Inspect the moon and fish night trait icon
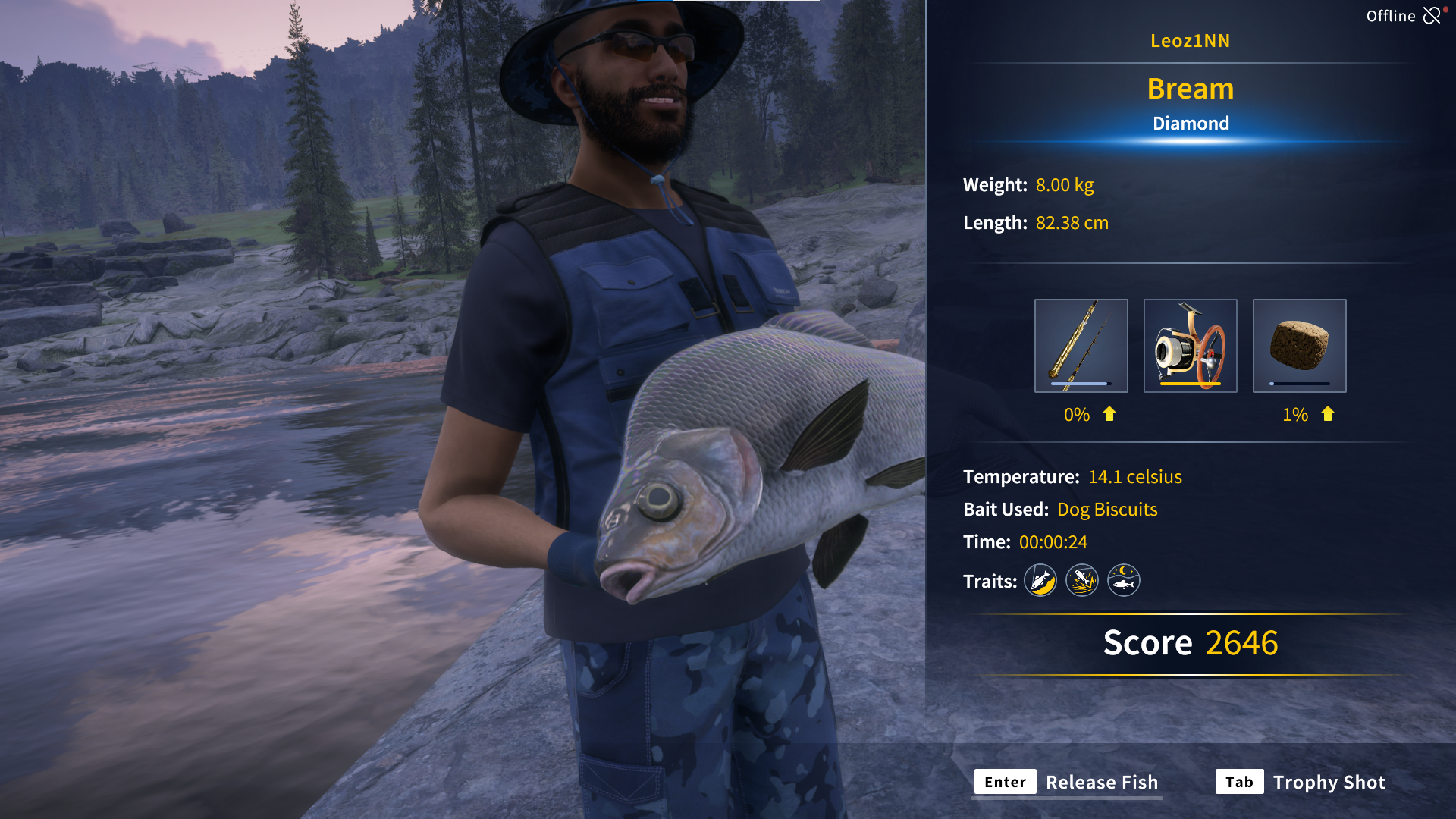 pyautogui.click(x=1124, y=581)
